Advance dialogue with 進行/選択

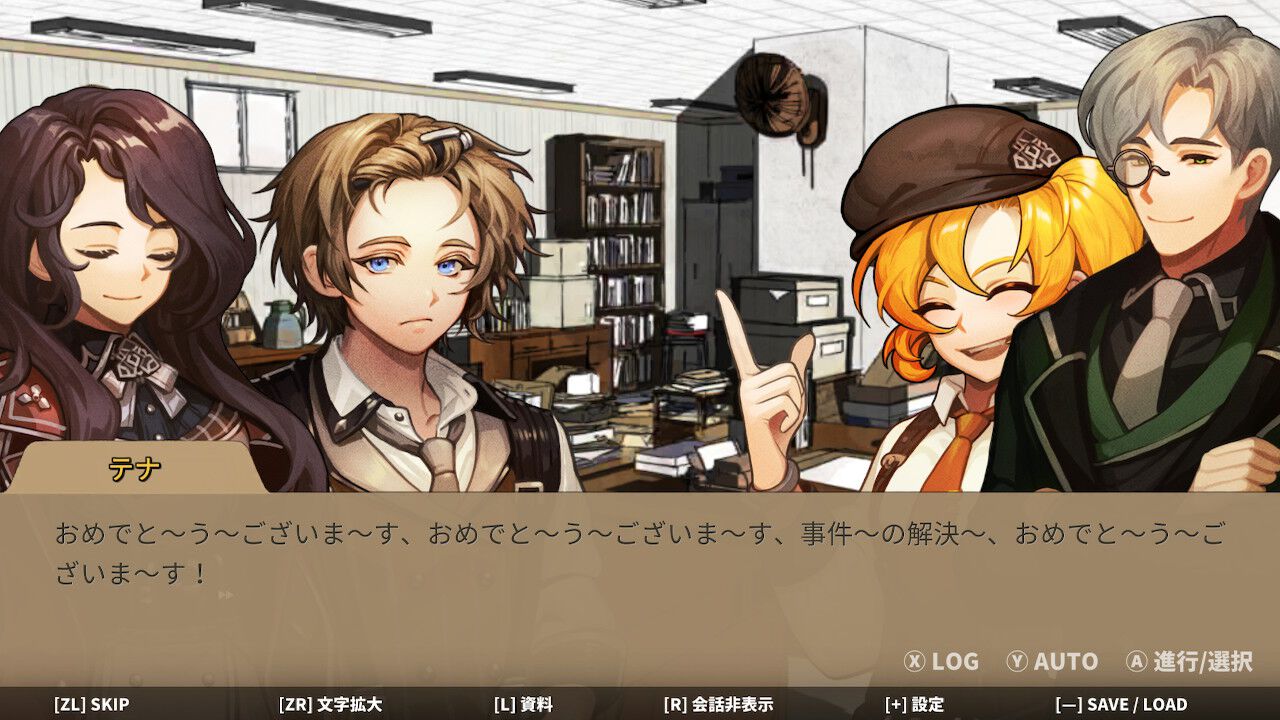1189,661
